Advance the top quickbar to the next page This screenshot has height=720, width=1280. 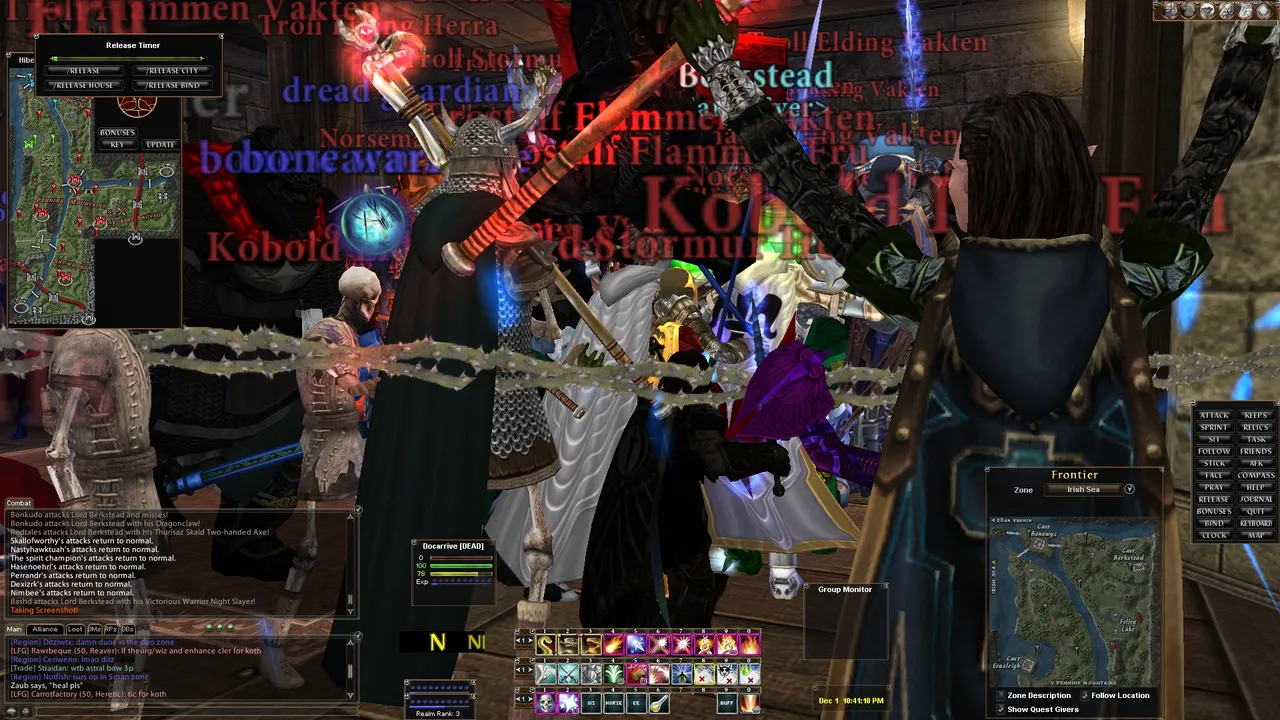(x=531, y=641)
